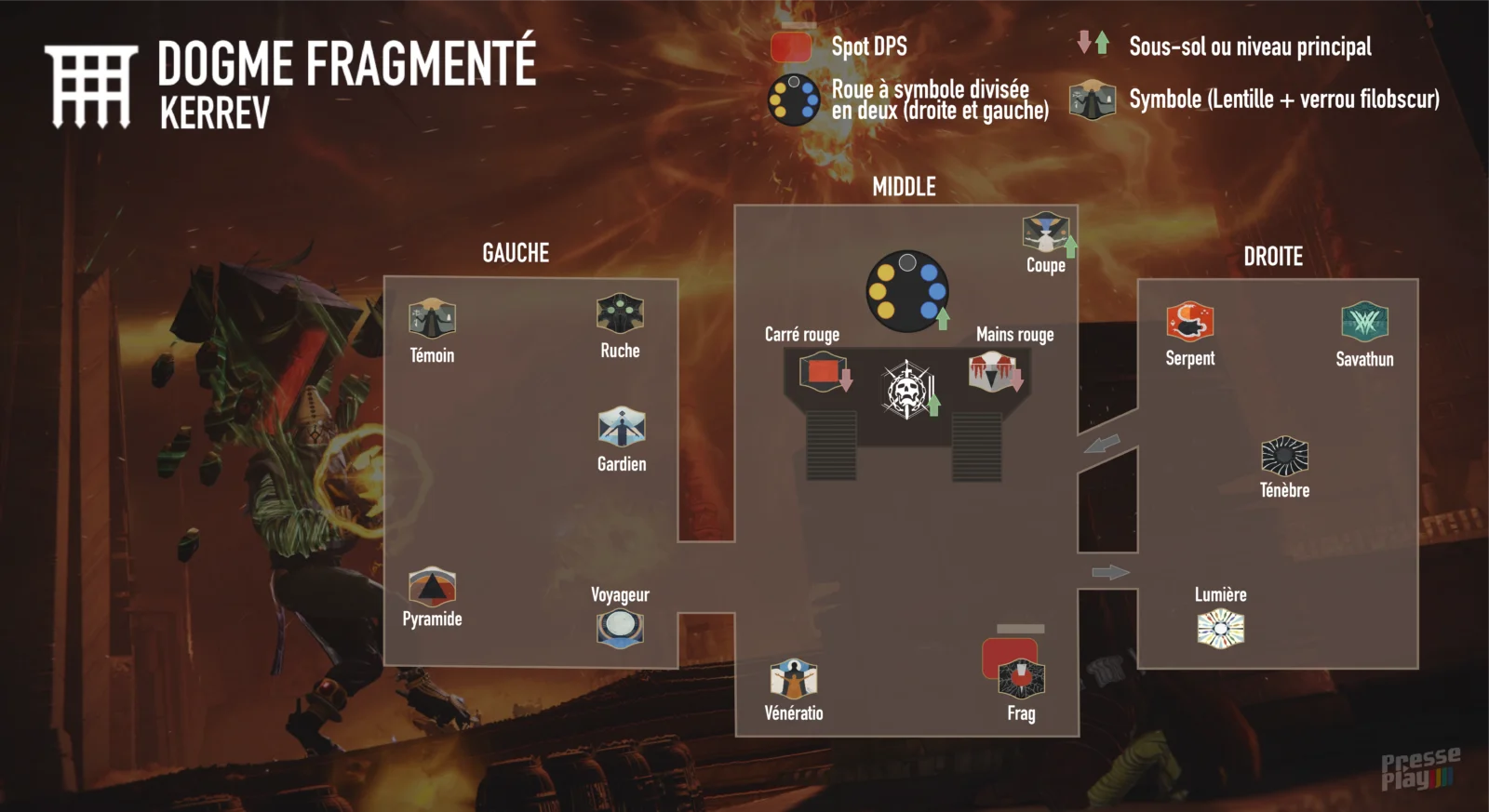Choose the Carré rouge symbol marker
The image size is (1489, 812).
tap(822, 373)
